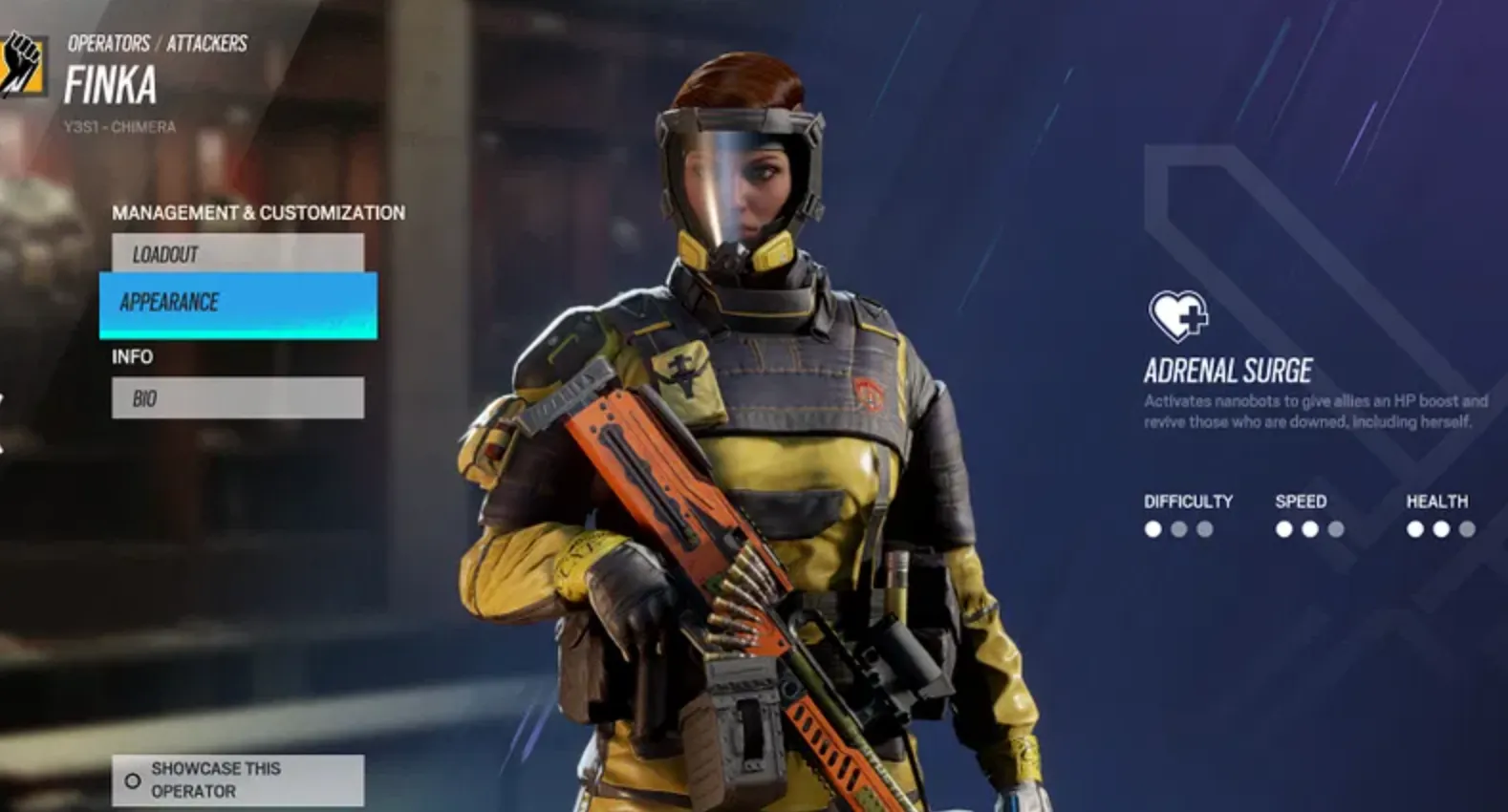Select the APPEARANCE tab

click(236, 302)
